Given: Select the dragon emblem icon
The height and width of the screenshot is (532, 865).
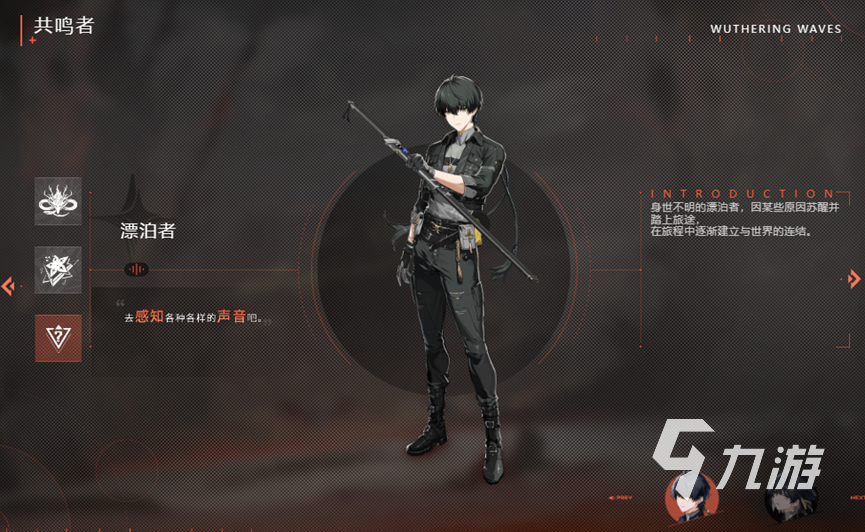Looking at the screenshot, I should (x=58, y=201).
